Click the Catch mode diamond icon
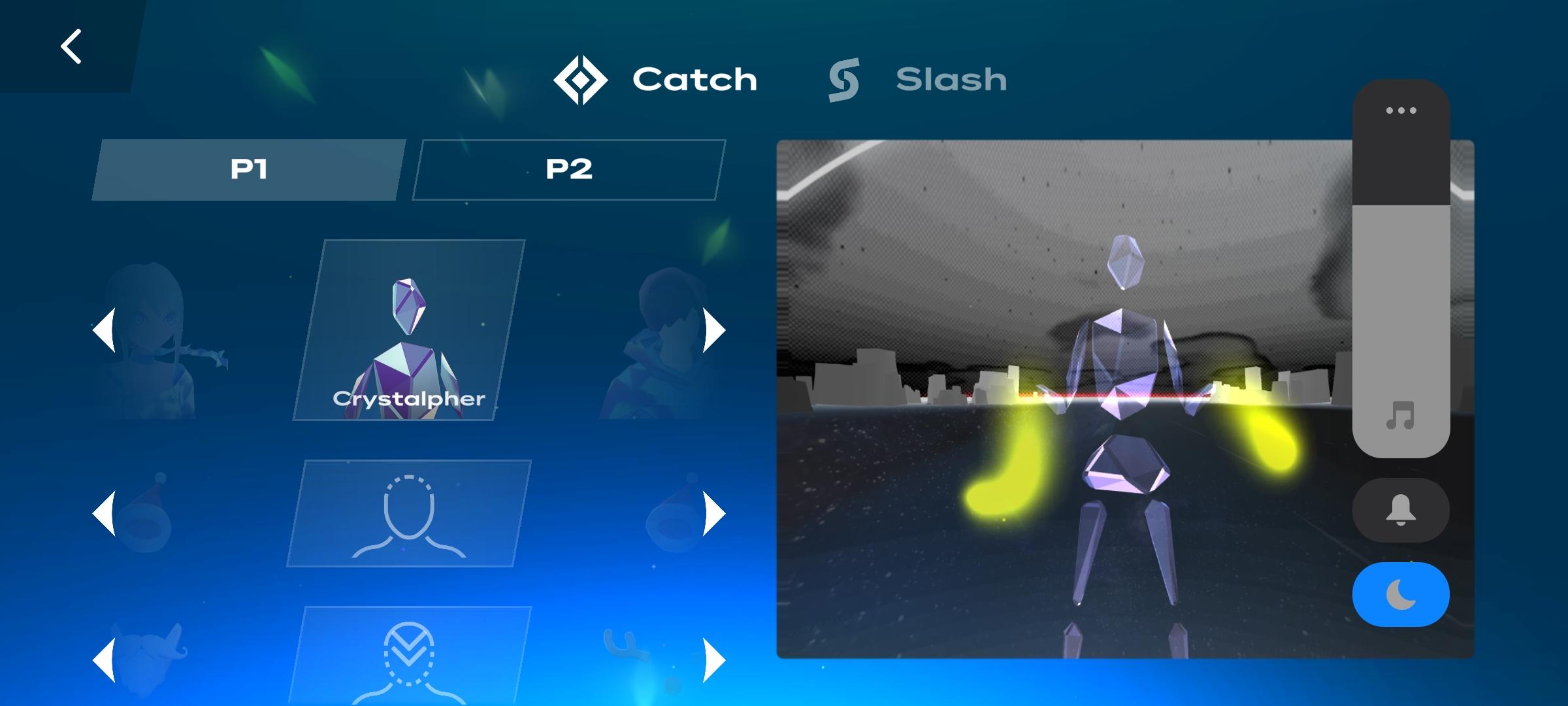The image size is (1568, 706). 581,78
